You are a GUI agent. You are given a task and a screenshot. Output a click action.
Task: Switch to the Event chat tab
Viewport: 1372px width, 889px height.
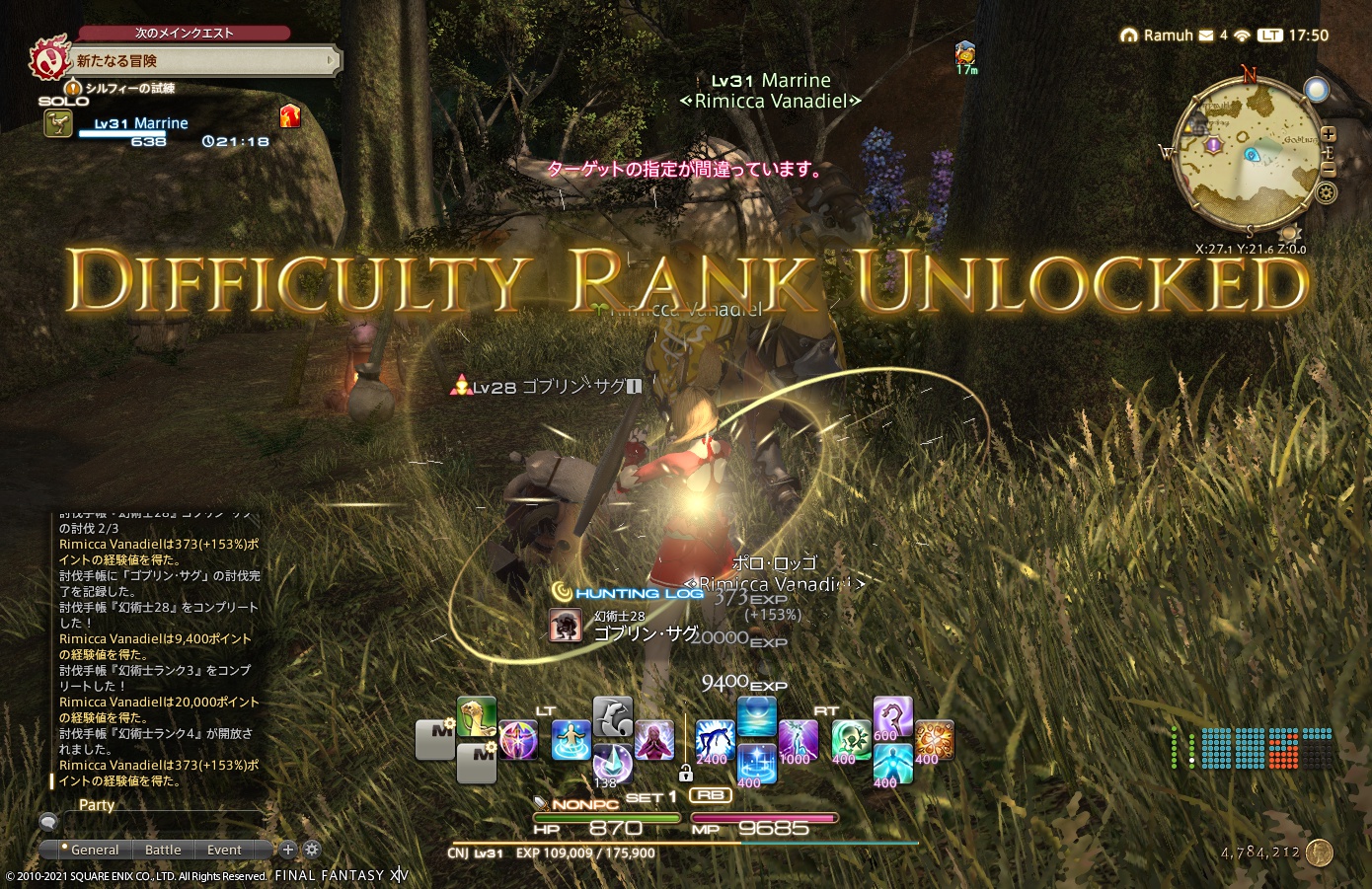(x=226, y=850)
